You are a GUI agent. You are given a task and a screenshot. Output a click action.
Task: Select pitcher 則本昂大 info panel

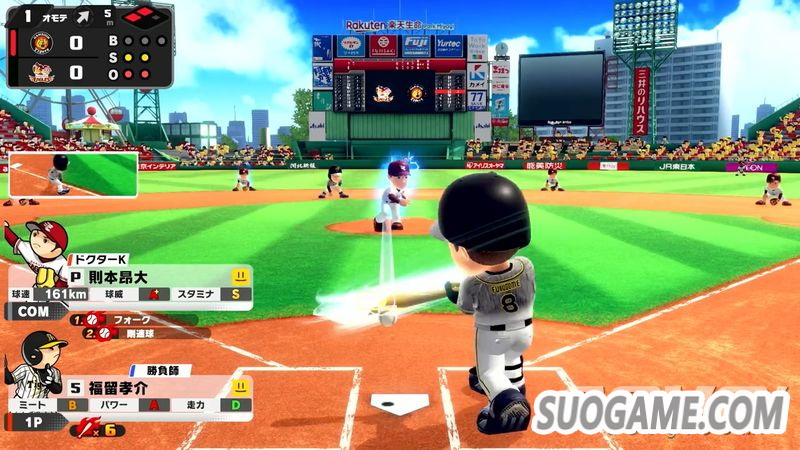[150, 282]
